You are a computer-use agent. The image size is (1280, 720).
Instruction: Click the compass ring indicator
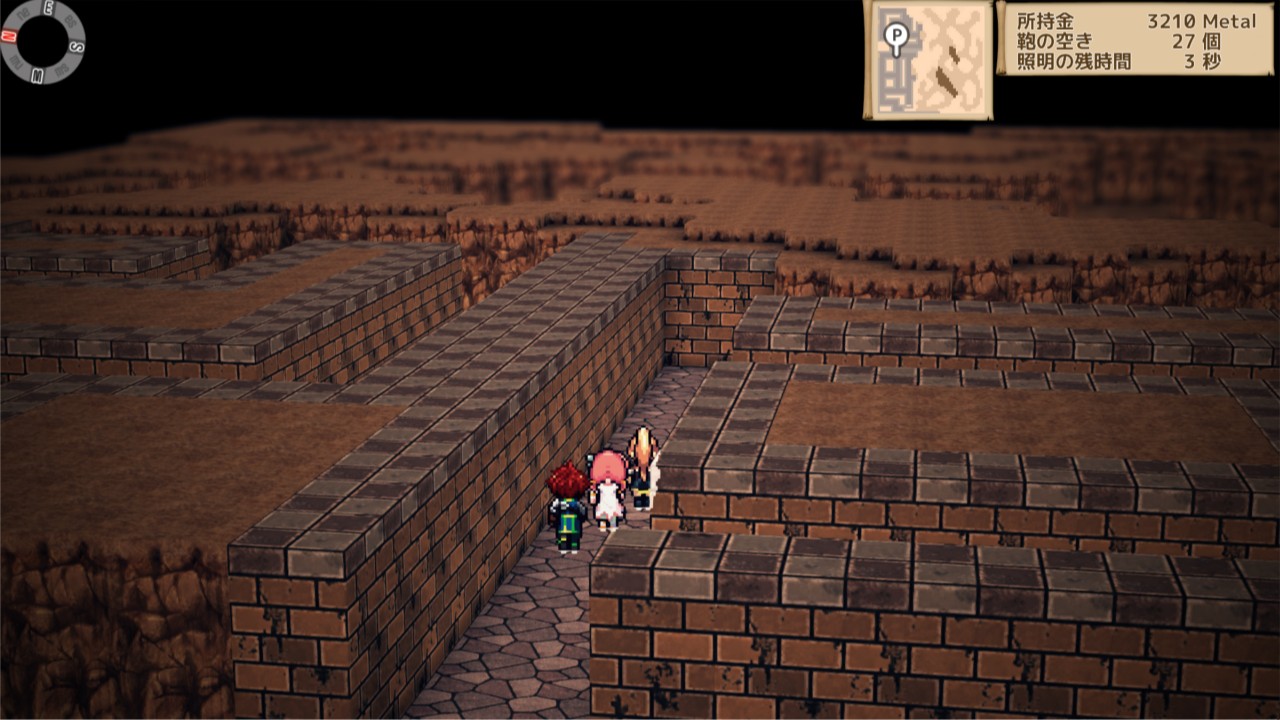tap(42, 41)
